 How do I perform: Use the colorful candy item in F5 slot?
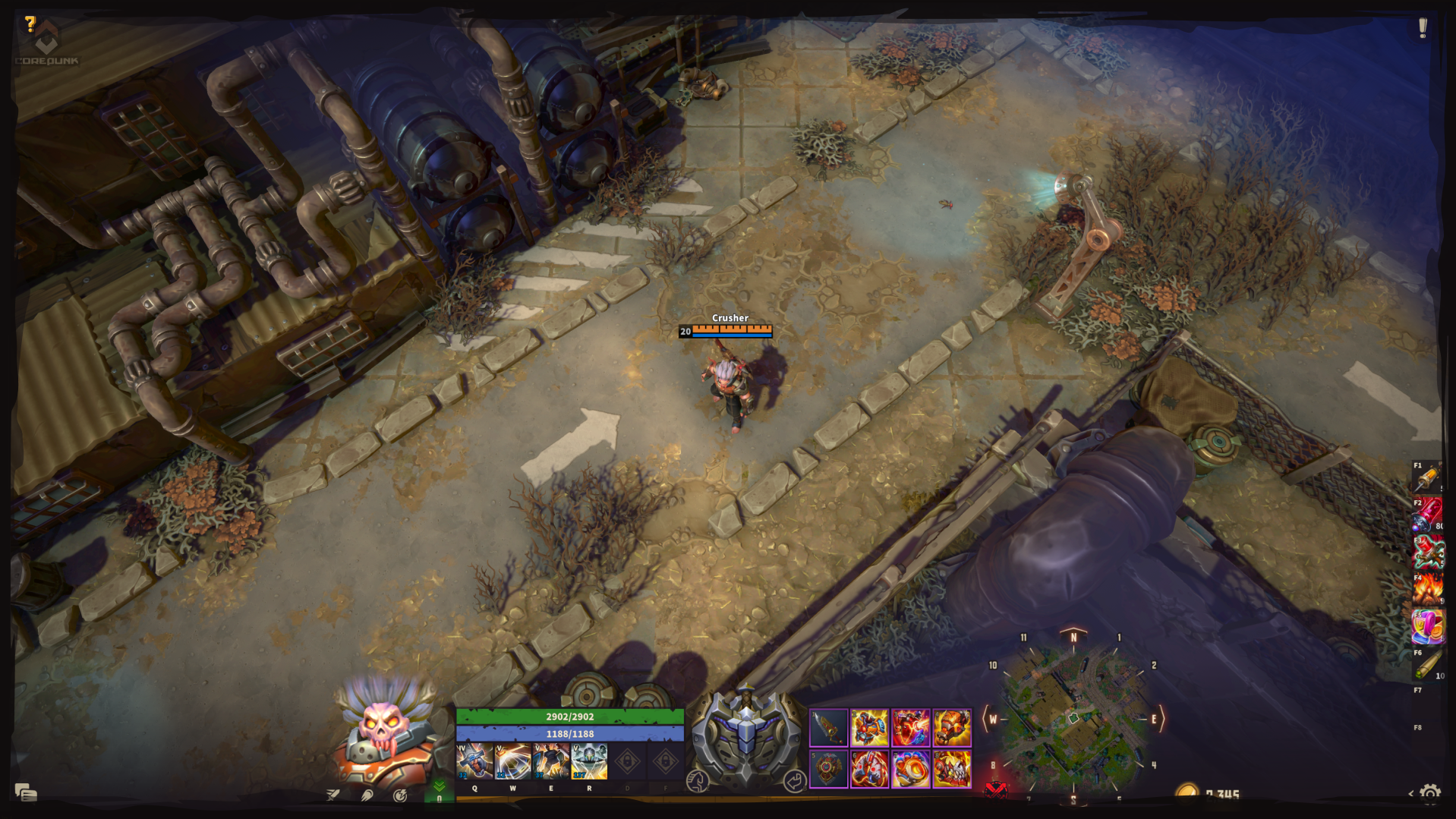1427,627
